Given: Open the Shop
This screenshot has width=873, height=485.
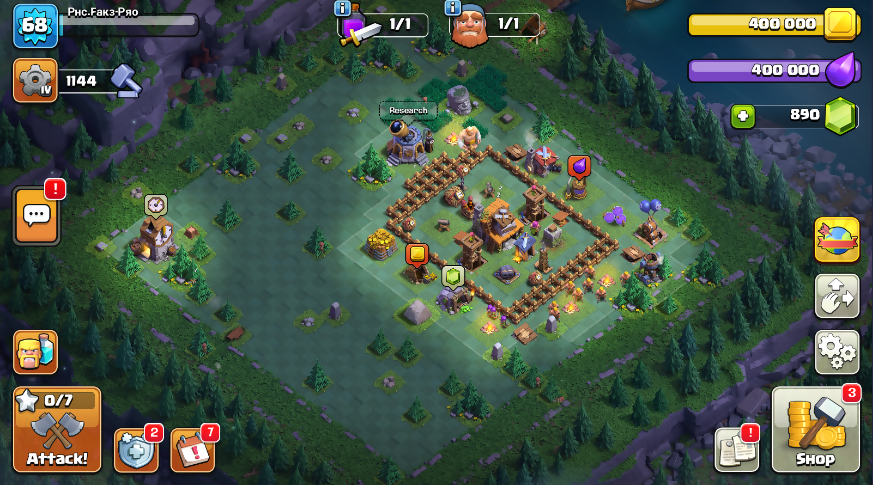Looking at the screenshot, I should [x=815, y=430].
